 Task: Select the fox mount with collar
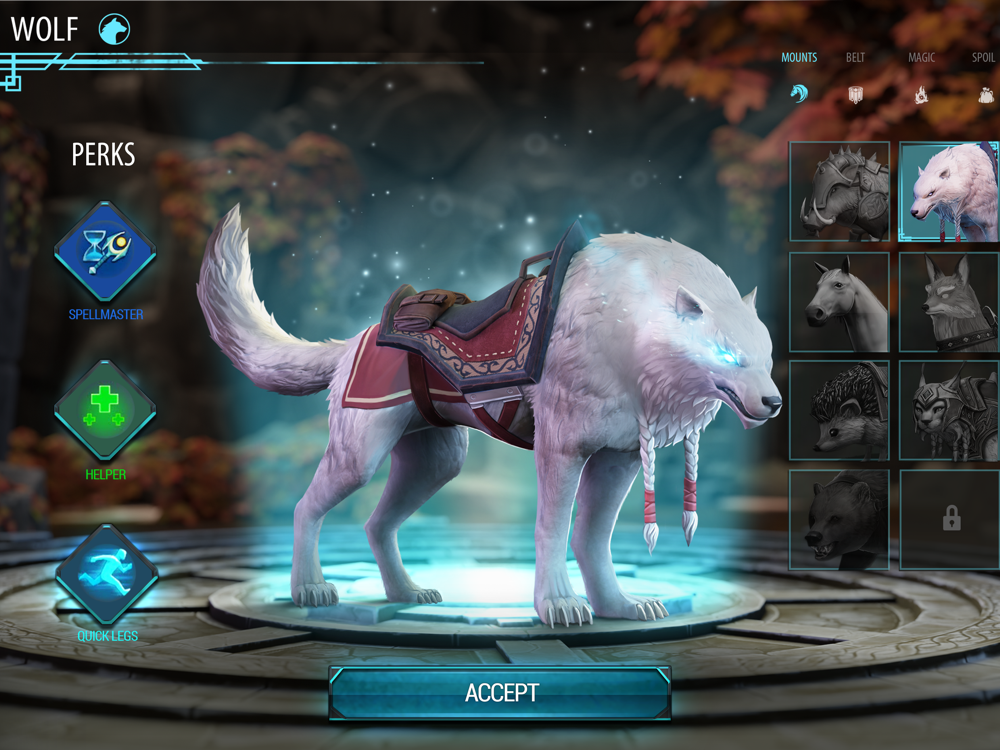949,302
